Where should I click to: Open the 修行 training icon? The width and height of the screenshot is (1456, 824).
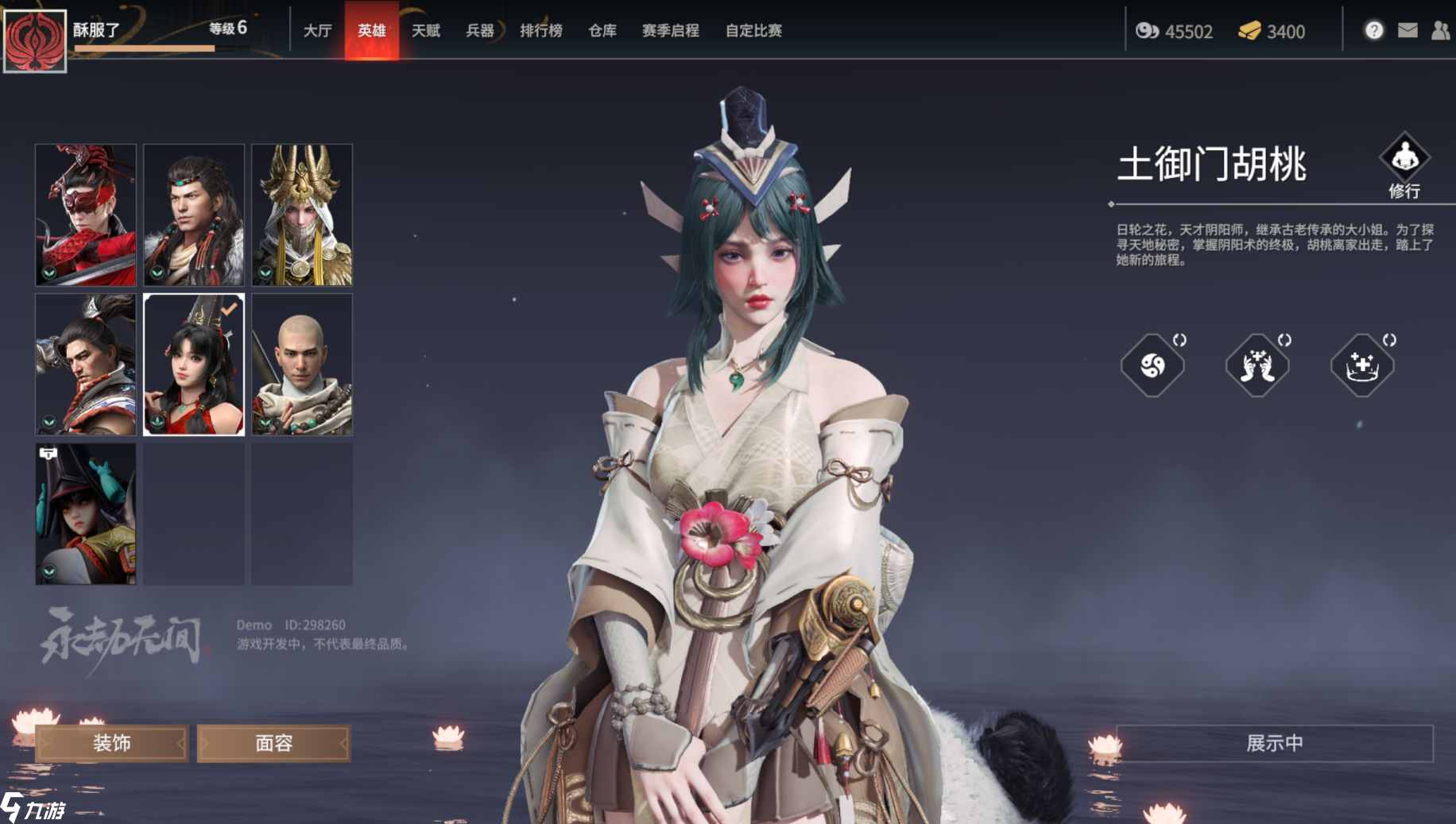pos(1404,159)
